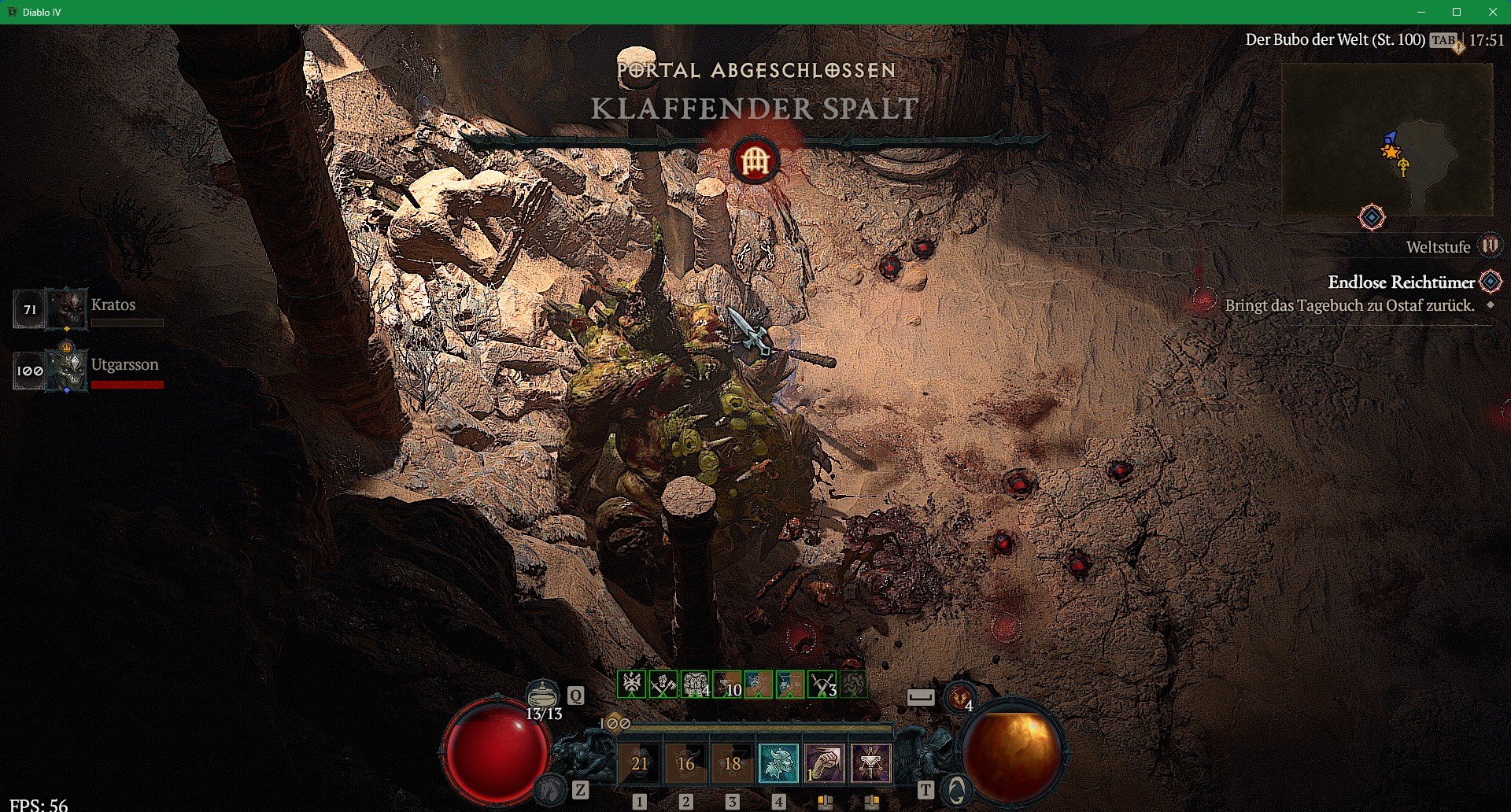This screenshot has height=812, width=1511.
Task: Click the red round icon with count 4
Action: click(x=960, y=697)
